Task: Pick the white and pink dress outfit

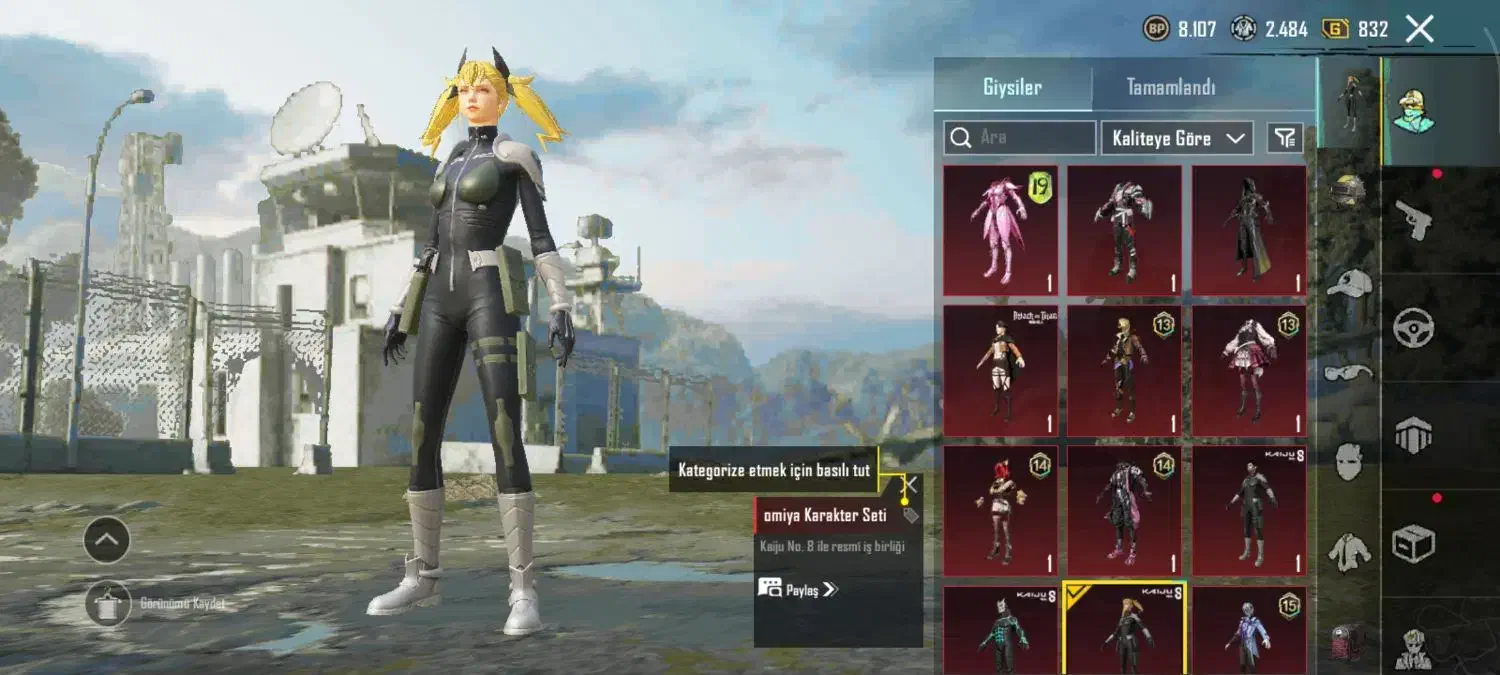Action: click(1249, 370)
